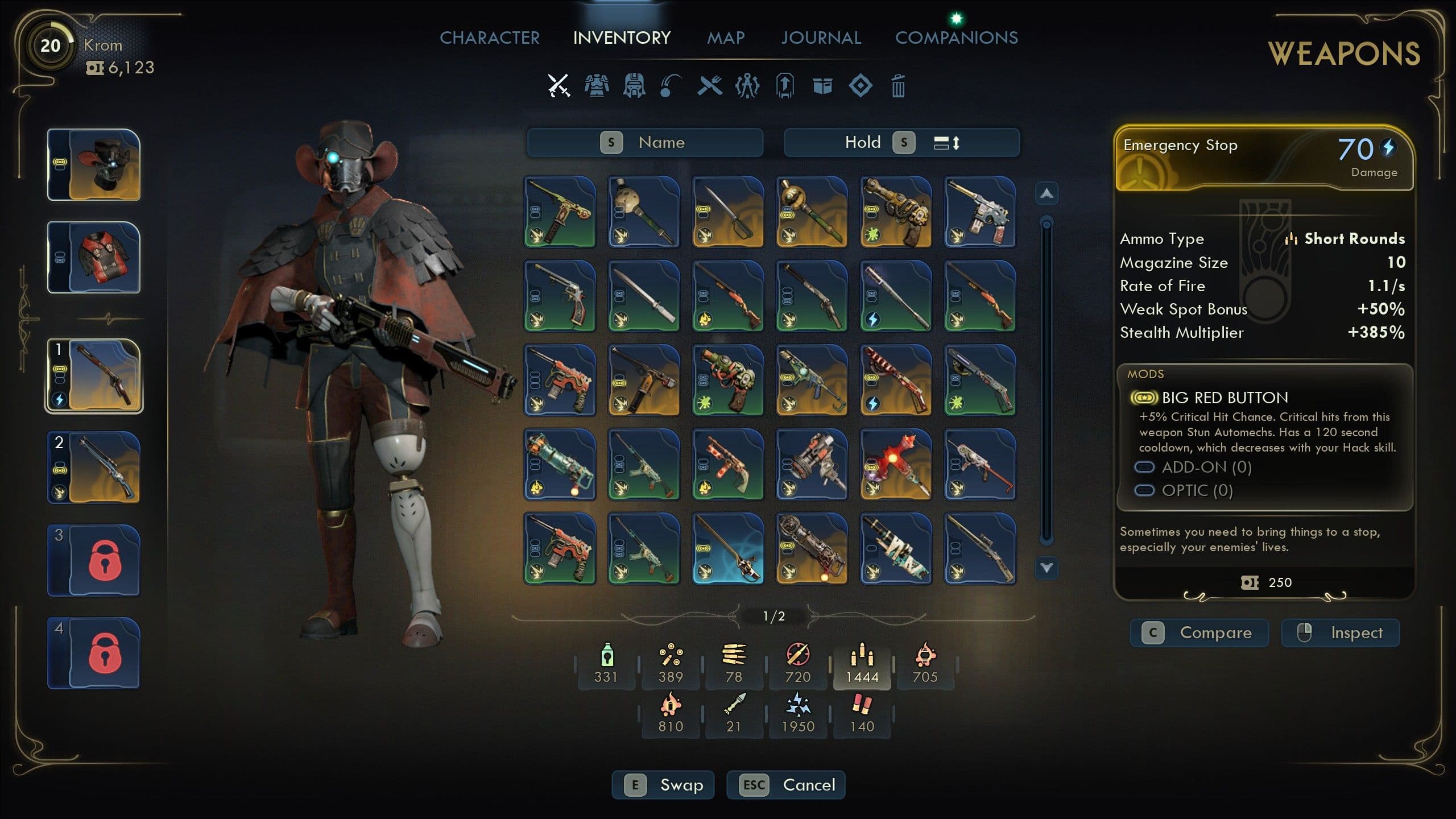
Task: Switch to the Helmet filter category
Action: (633, 86)
